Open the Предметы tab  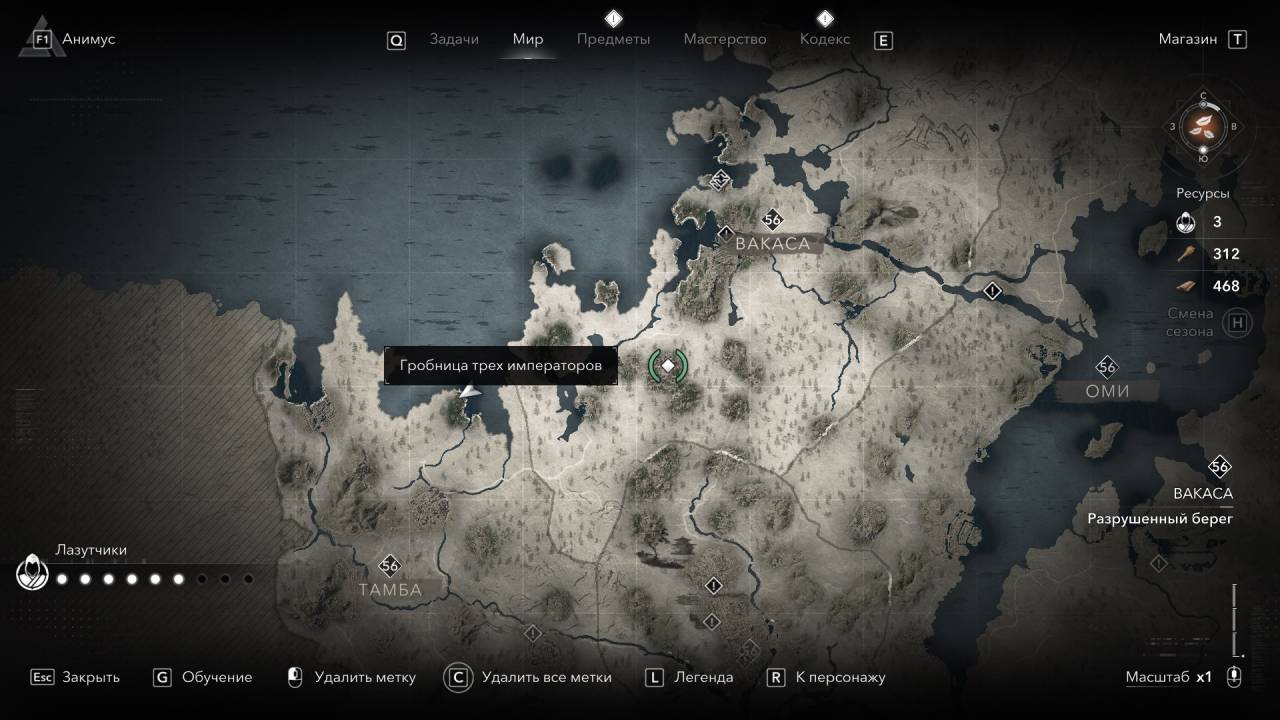(613, 39)
